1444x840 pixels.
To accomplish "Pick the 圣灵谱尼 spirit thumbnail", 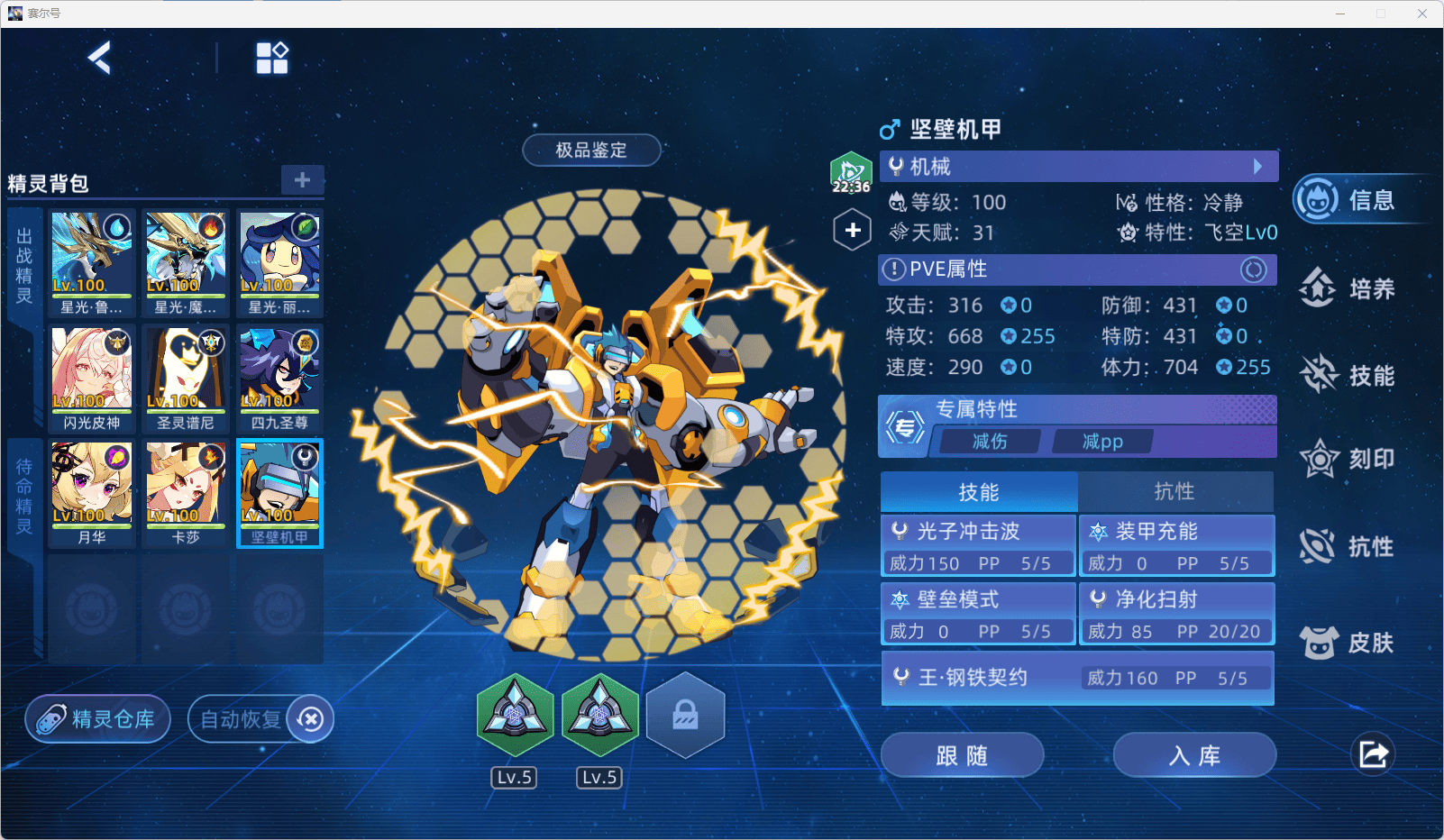I will 186,377.
